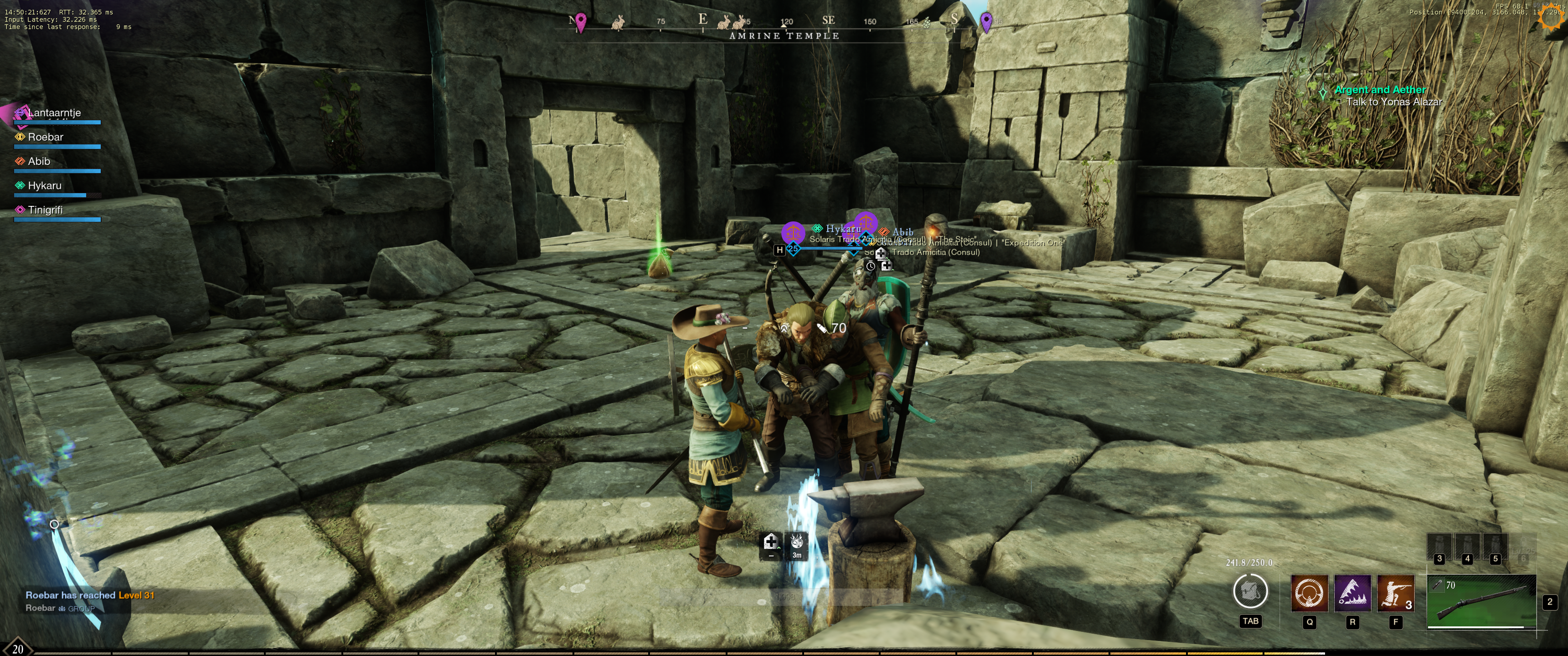Select group member Tinigrifi
The width and height of the screenshot is (1568, 656).
[x=45, y=210]
